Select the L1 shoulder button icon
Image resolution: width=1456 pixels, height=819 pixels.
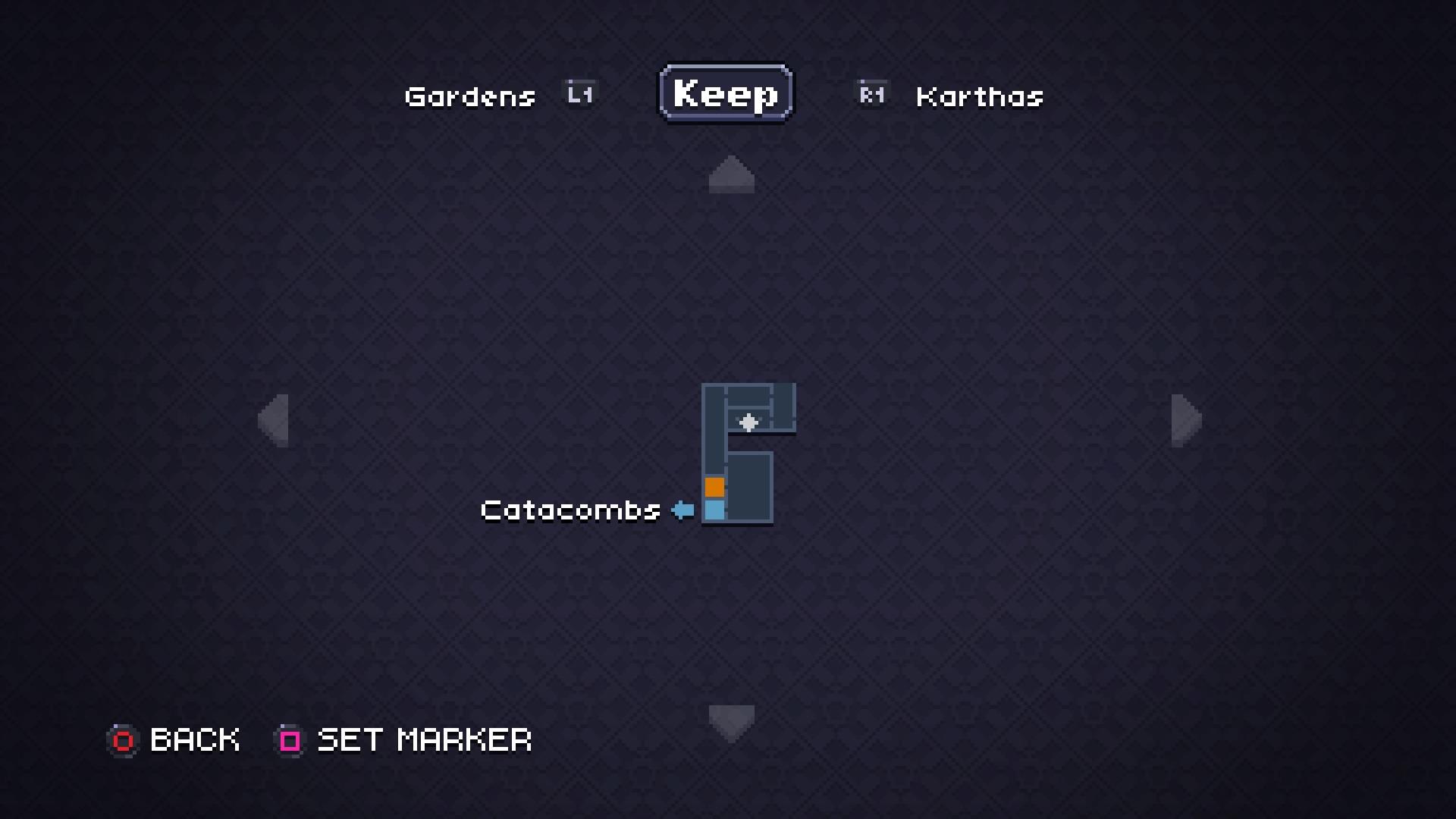coord(579,93)
